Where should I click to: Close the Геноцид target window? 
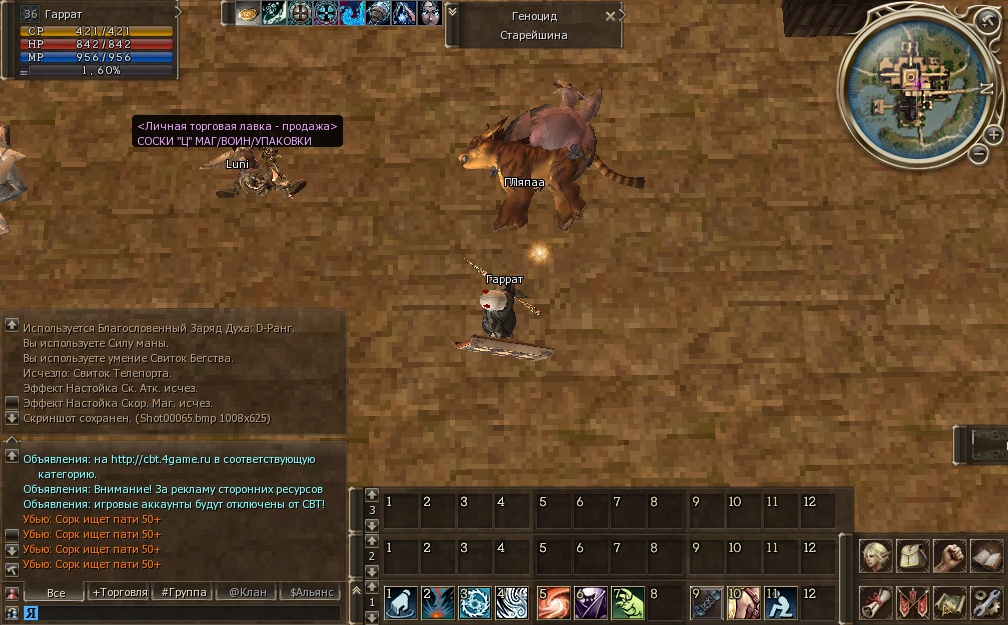coord(611,16)
